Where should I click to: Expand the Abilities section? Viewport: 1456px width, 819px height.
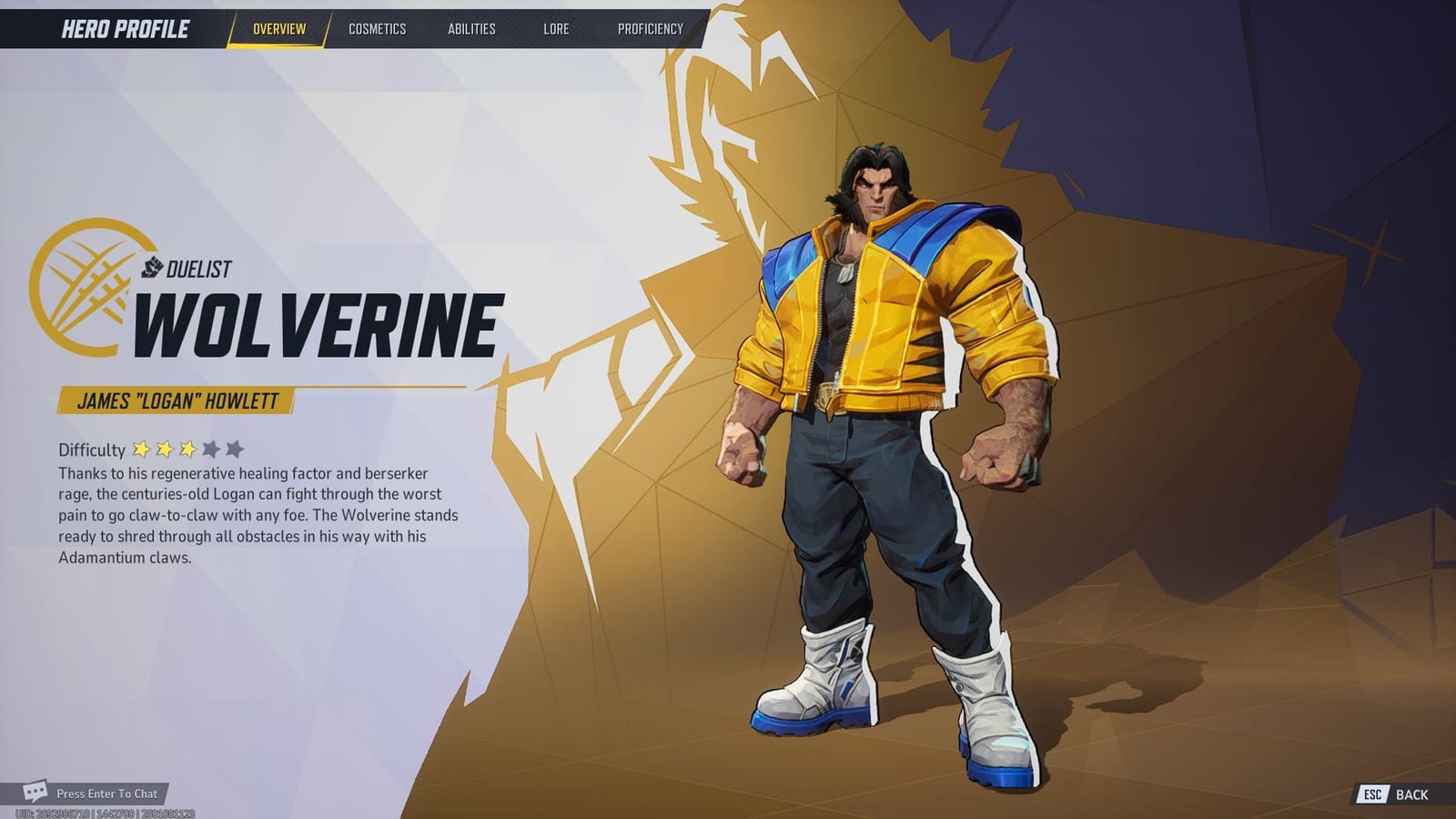point(472,28)
